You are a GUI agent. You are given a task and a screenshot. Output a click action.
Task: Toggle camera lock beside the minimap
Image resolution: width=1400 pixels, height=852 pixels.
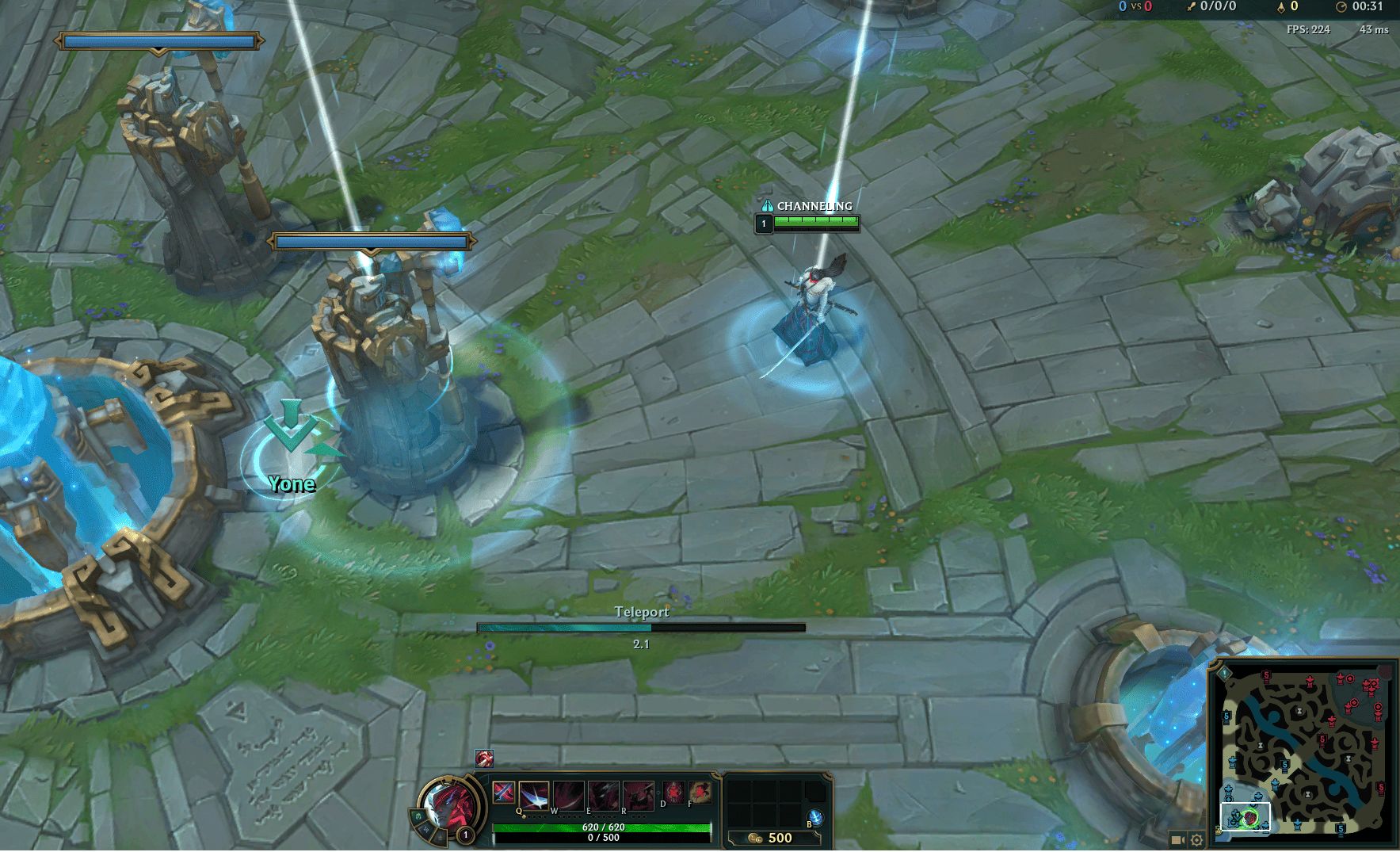point(1177,840)
